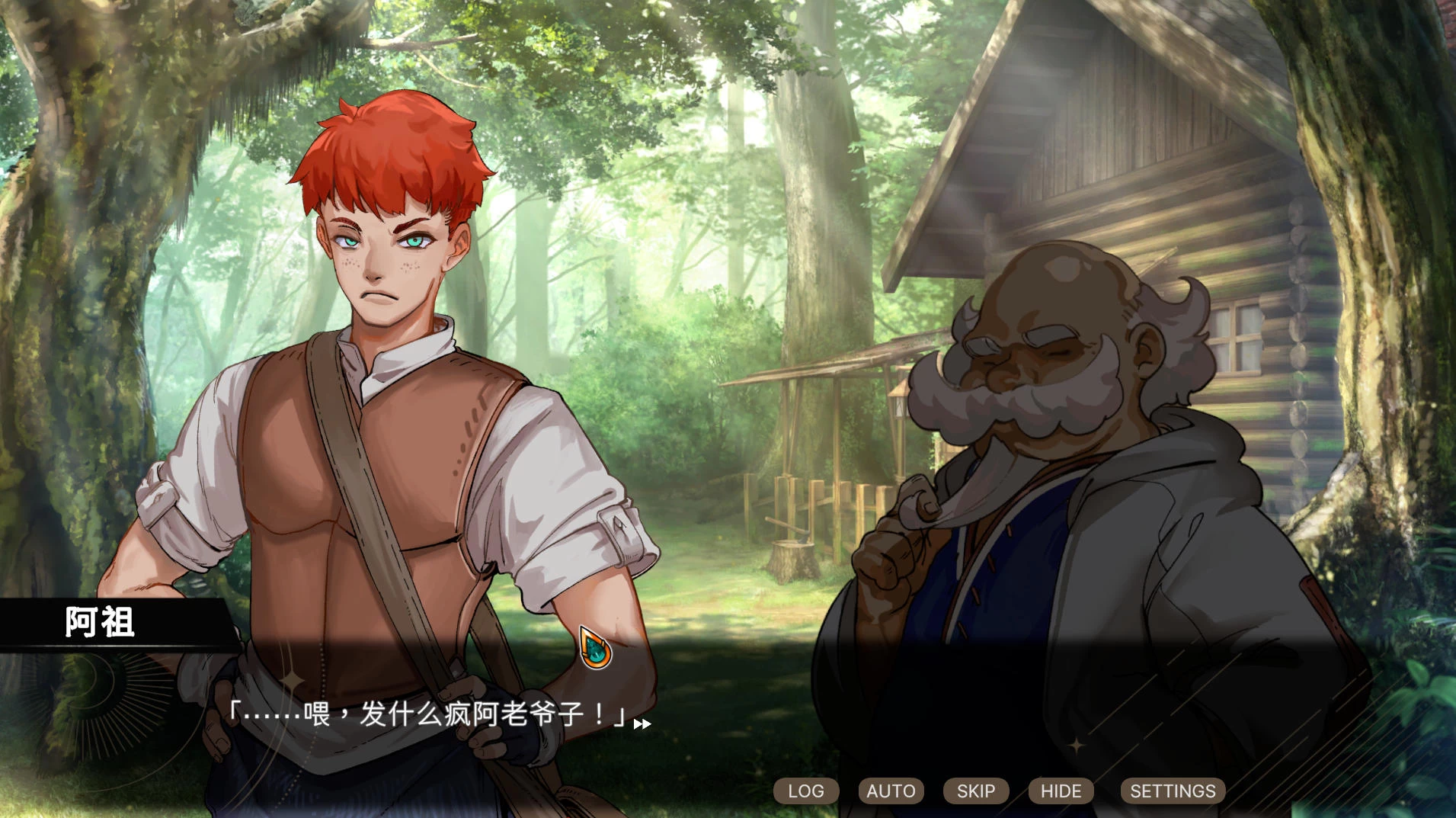
Task: Click the SETTINGS pill-shaped button
Action: (x=1172, y=791)
